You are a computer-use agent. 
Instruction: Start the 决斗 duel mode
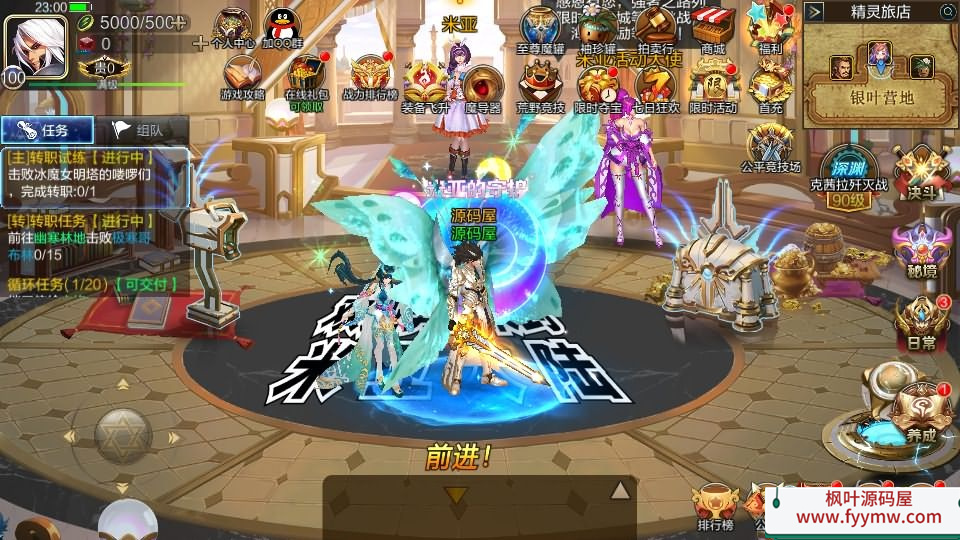919,171
